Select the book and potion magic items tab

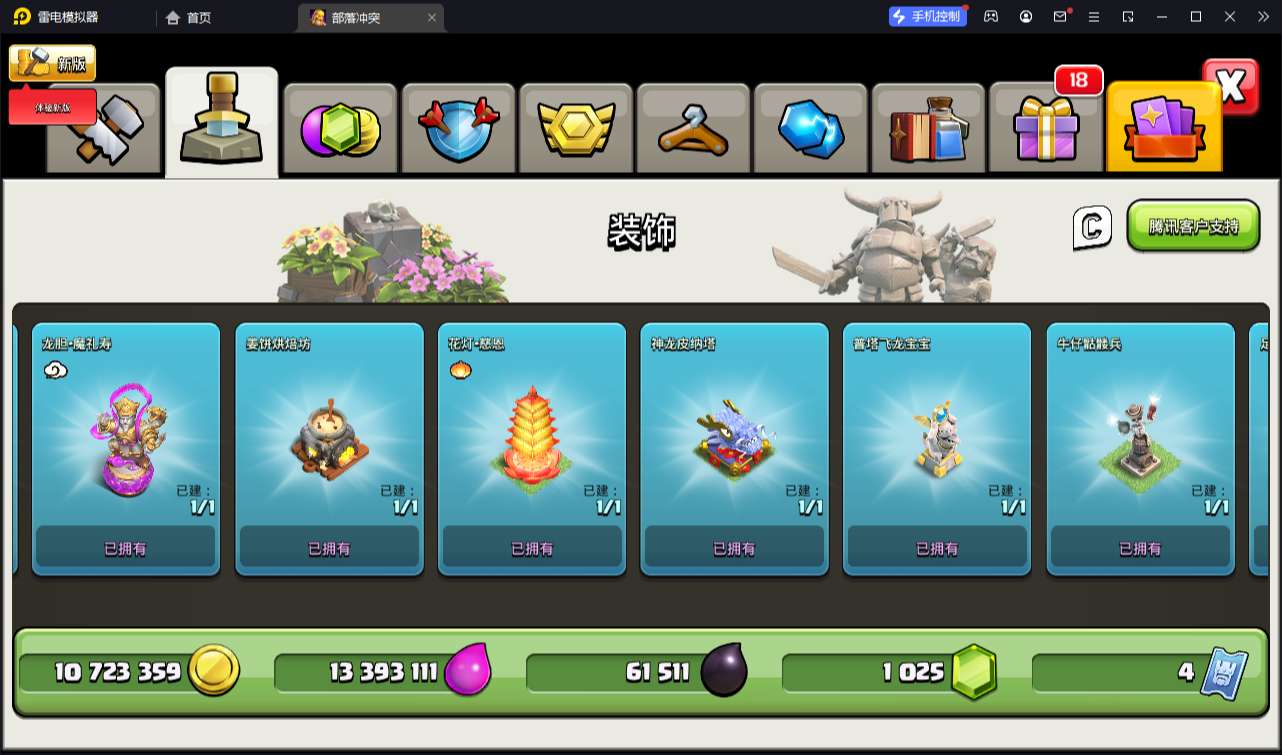[x=928, y=130]
